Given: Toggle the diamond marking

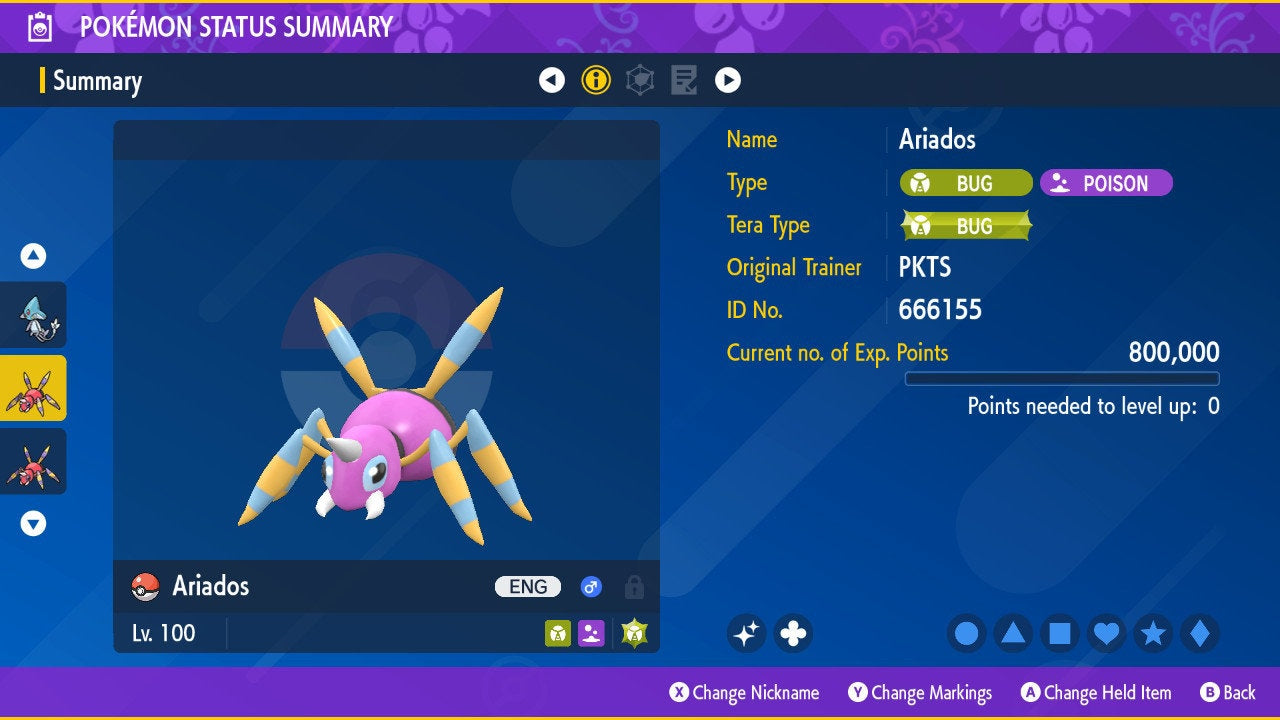Looking at the screenshot, I should point(1200,633).
